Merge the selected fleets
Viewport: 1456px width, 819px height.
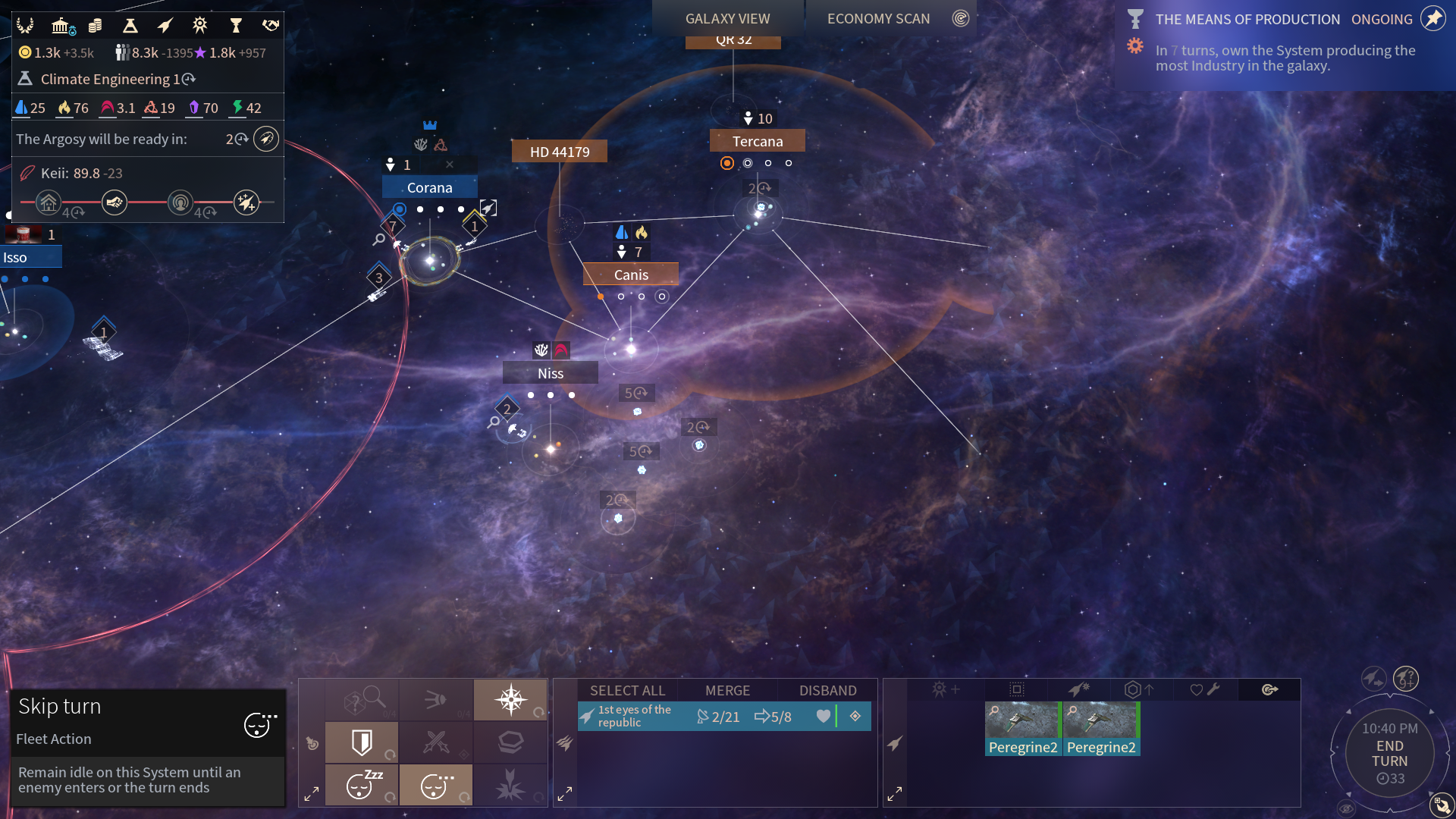pyautogui.click(x=727, y=690)
